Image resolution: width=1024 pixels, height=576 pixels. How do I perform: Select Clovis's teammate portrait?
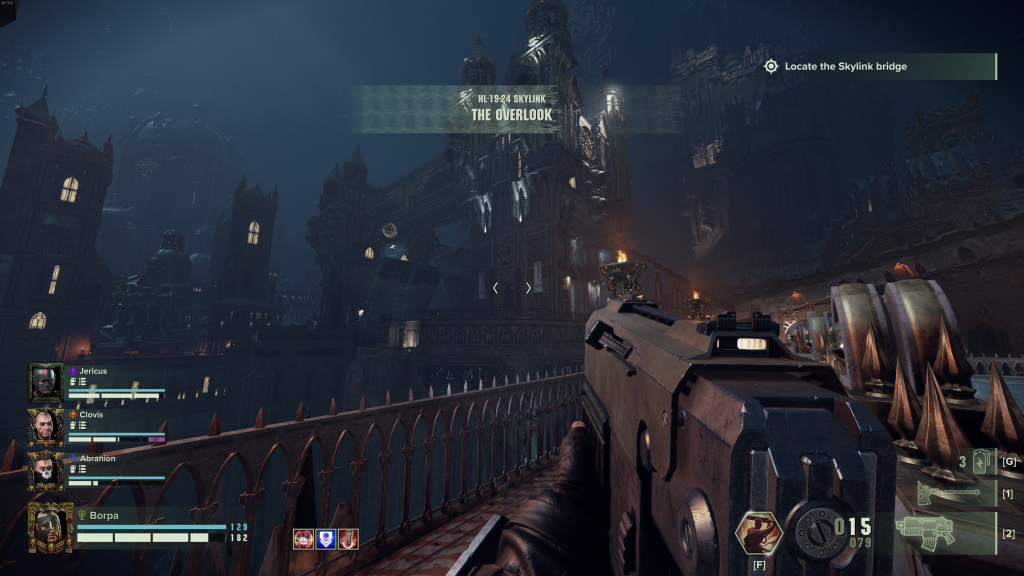tap(46, 427)
